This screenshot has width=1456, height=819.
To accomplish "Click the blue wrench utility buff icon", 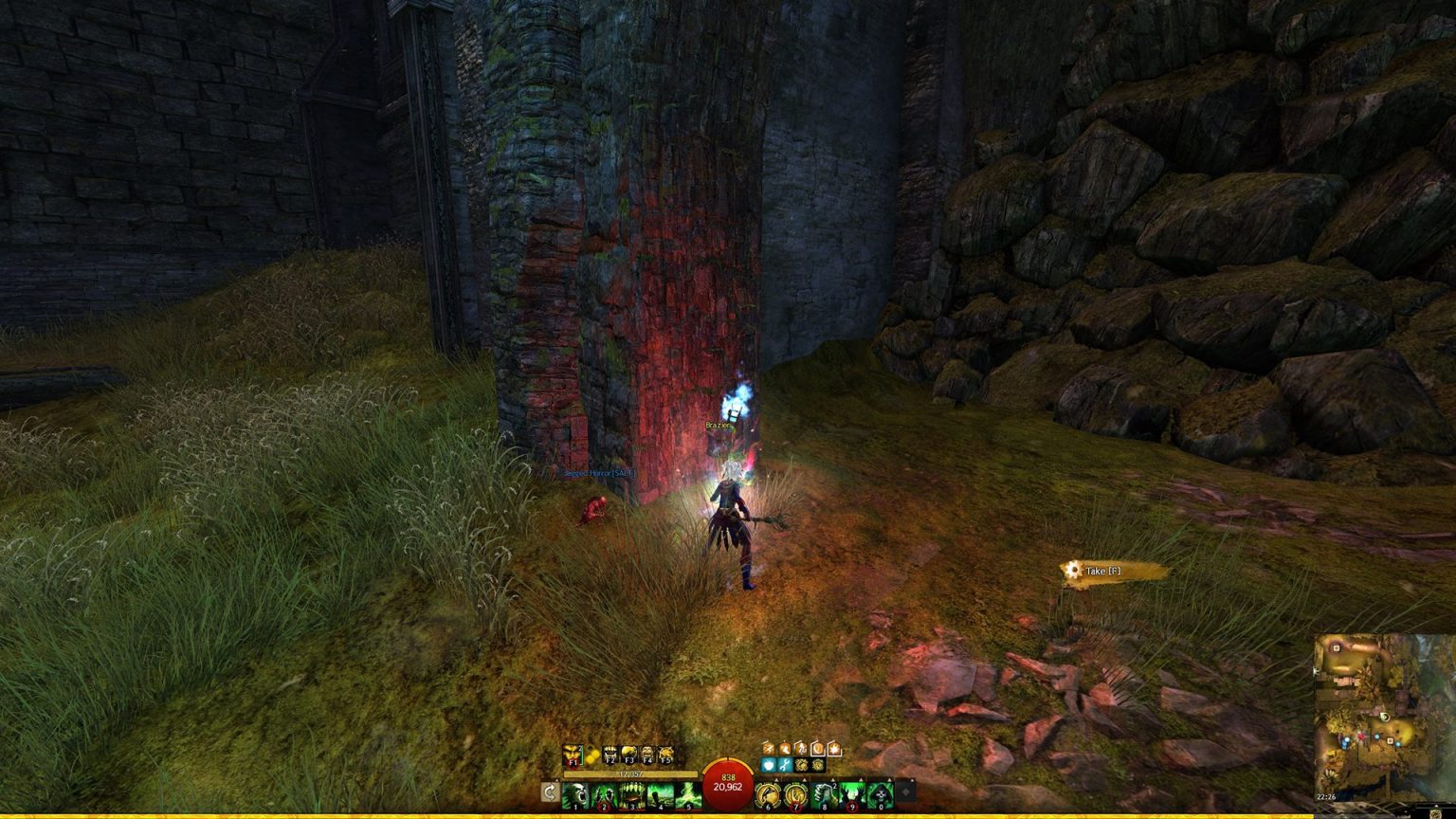I will pyautogui.click(x=785, y=765).
